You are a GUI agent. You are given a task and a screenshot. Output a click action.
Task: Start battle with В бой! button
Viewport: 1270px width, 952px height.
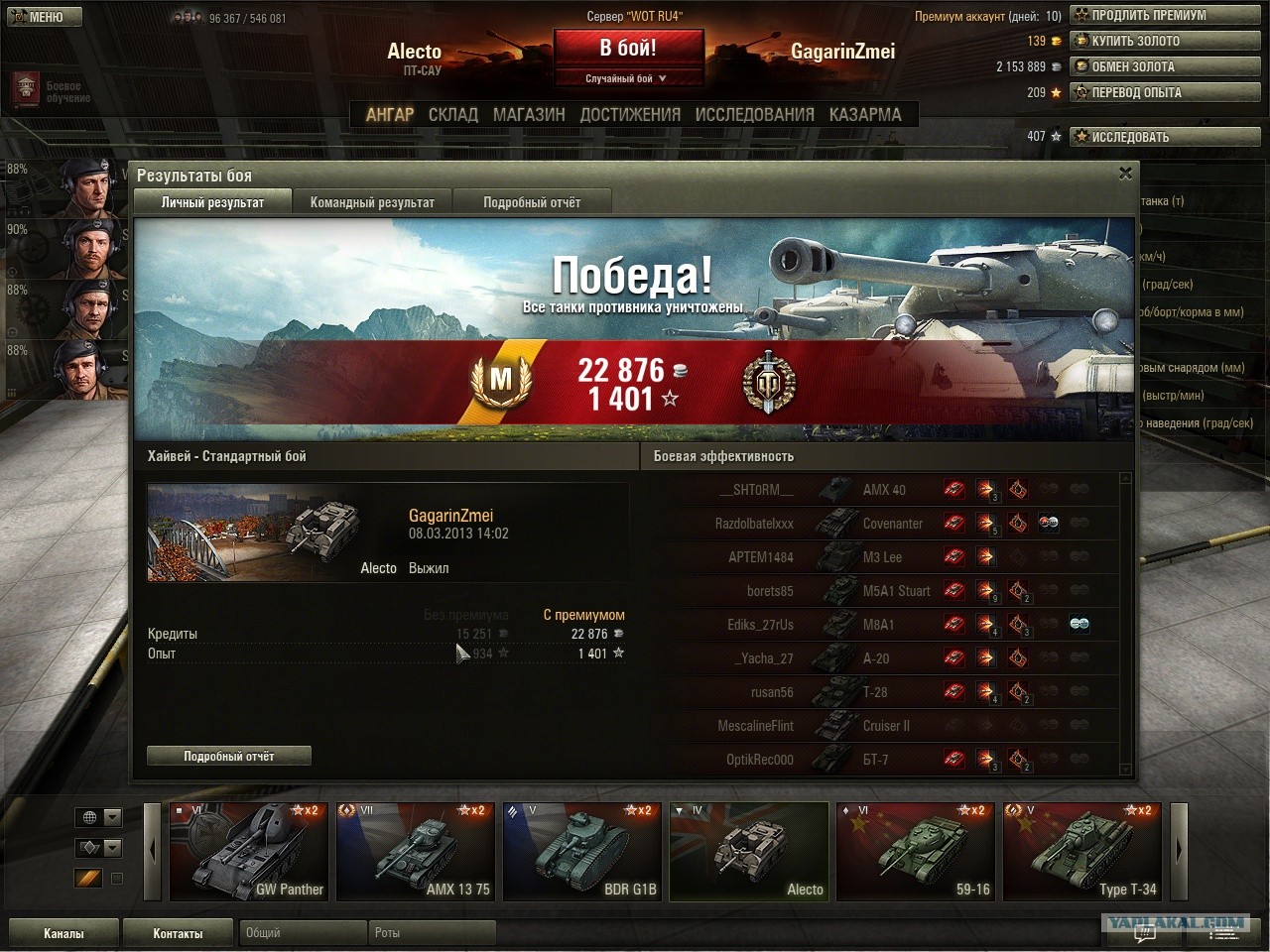pyautogui.click(x=628, y=49)
